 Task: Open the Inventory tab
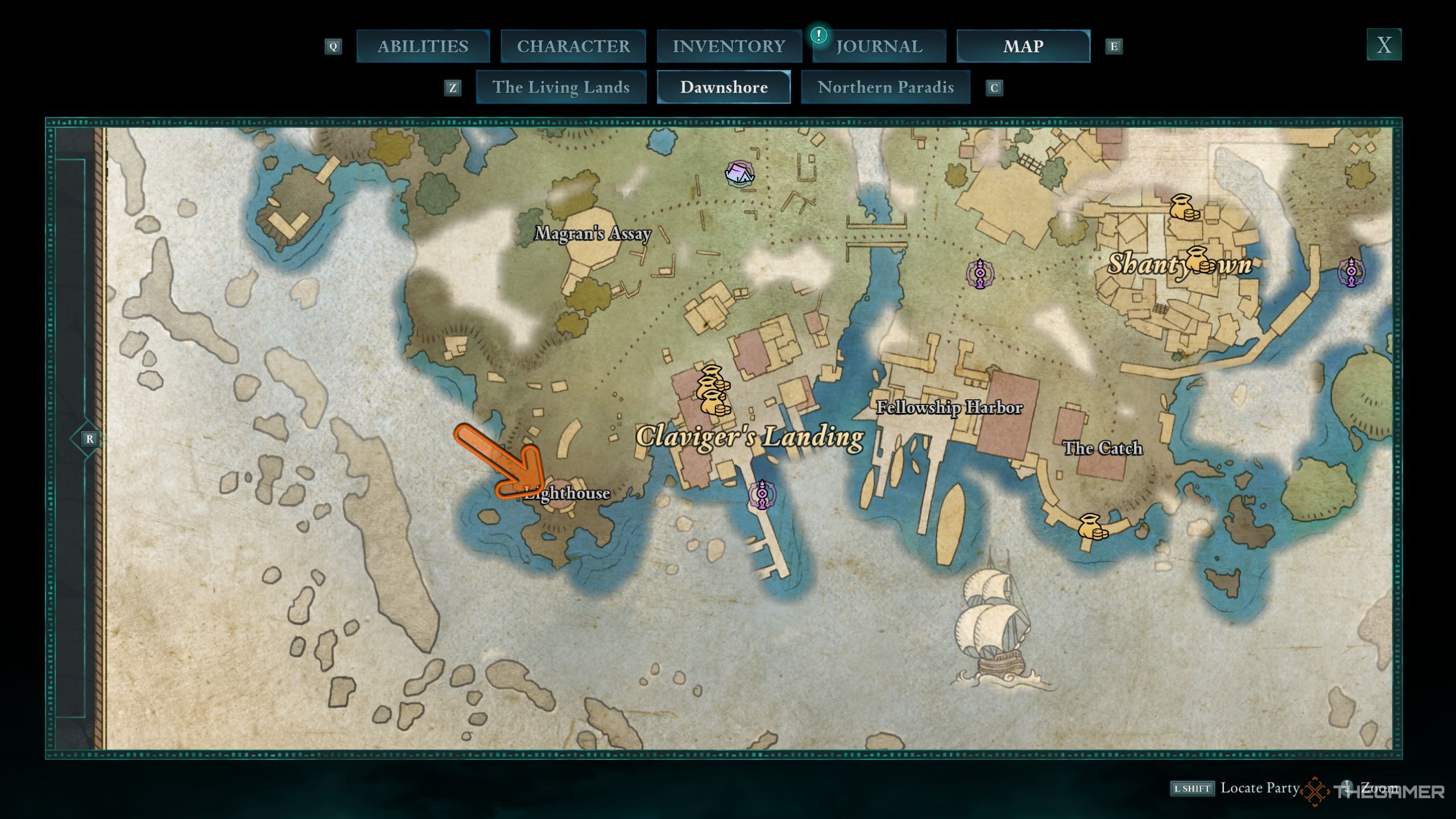point(729,46)
